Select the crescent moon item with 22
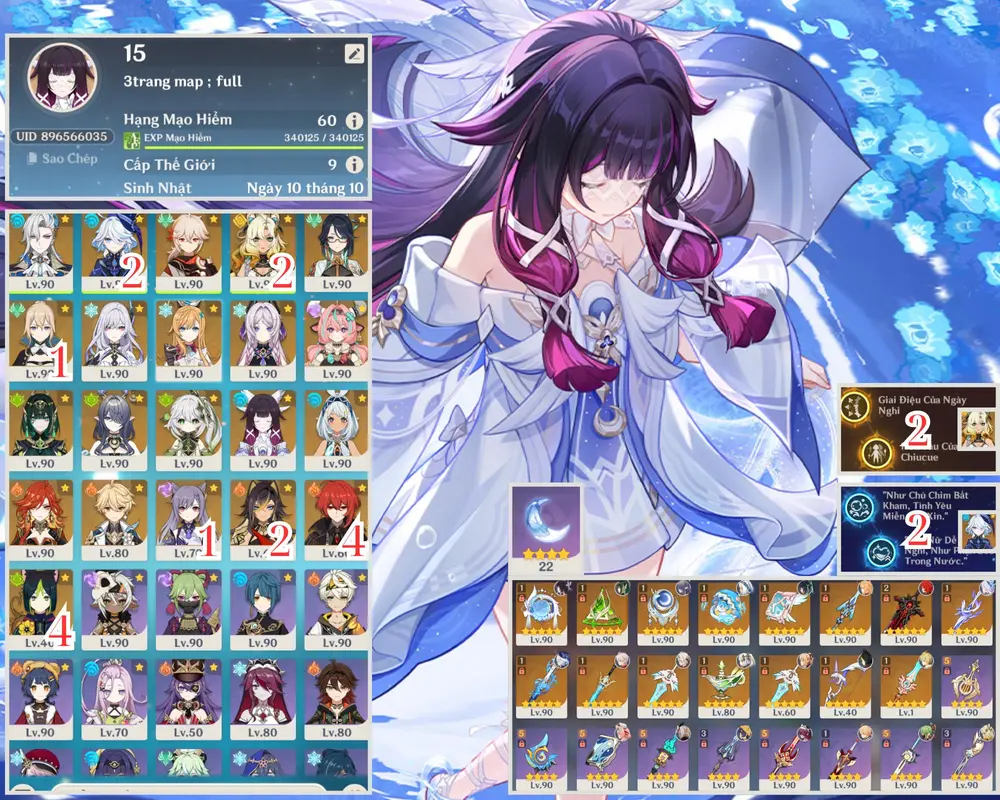The width and height of the screenshot is (1000, 800). coord(545,529)
